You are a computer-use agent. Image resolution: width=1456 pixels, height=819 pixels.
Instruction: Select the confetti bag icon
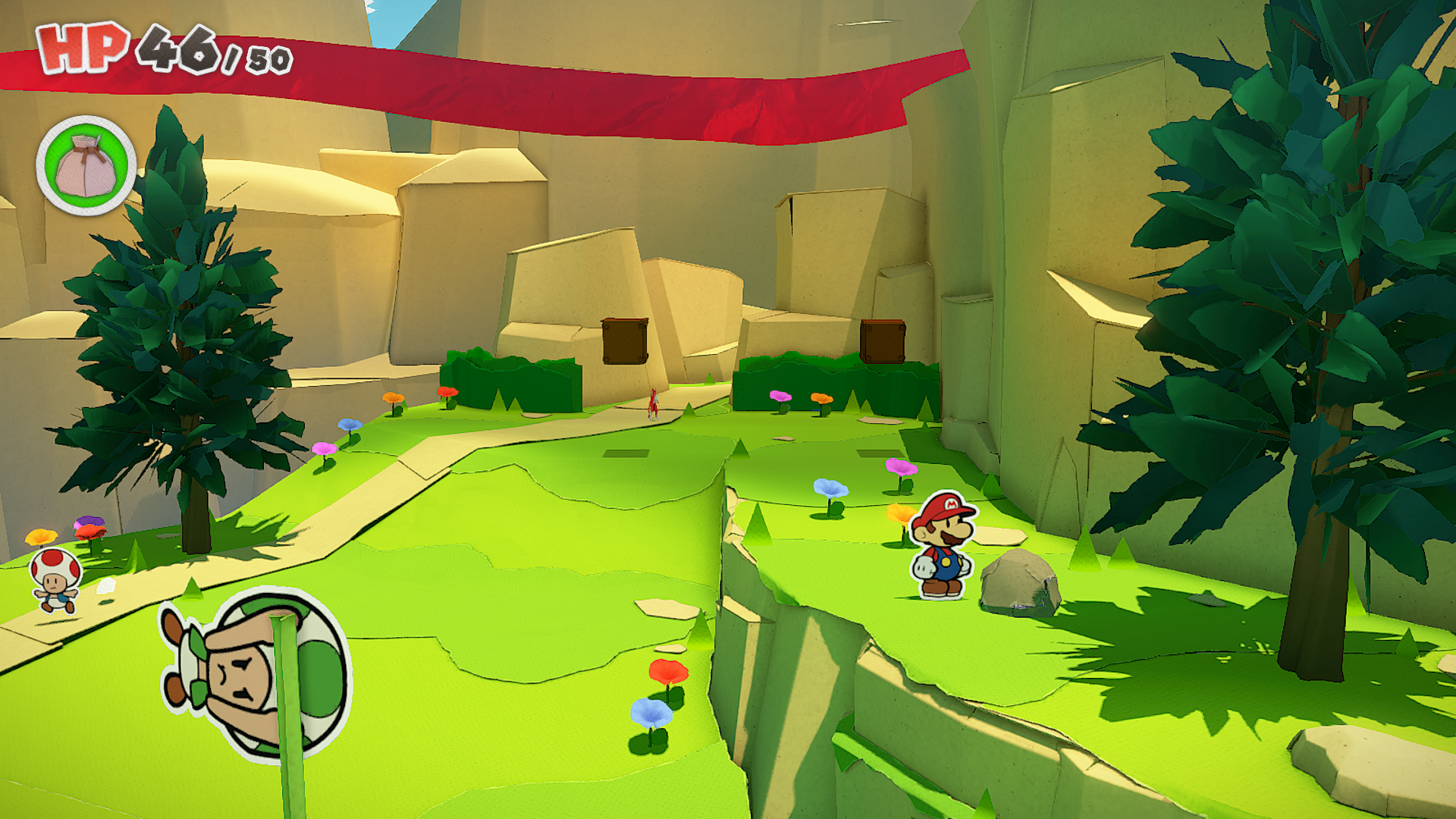click(x=86, y=166)
